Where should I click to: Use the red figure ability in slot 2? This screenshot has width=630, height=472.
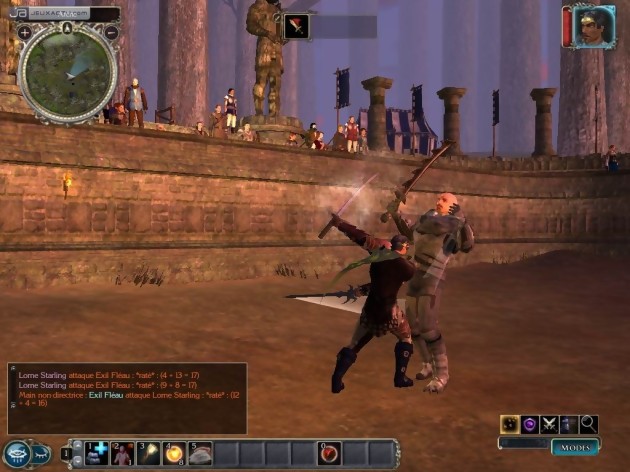tap(123, 454)
